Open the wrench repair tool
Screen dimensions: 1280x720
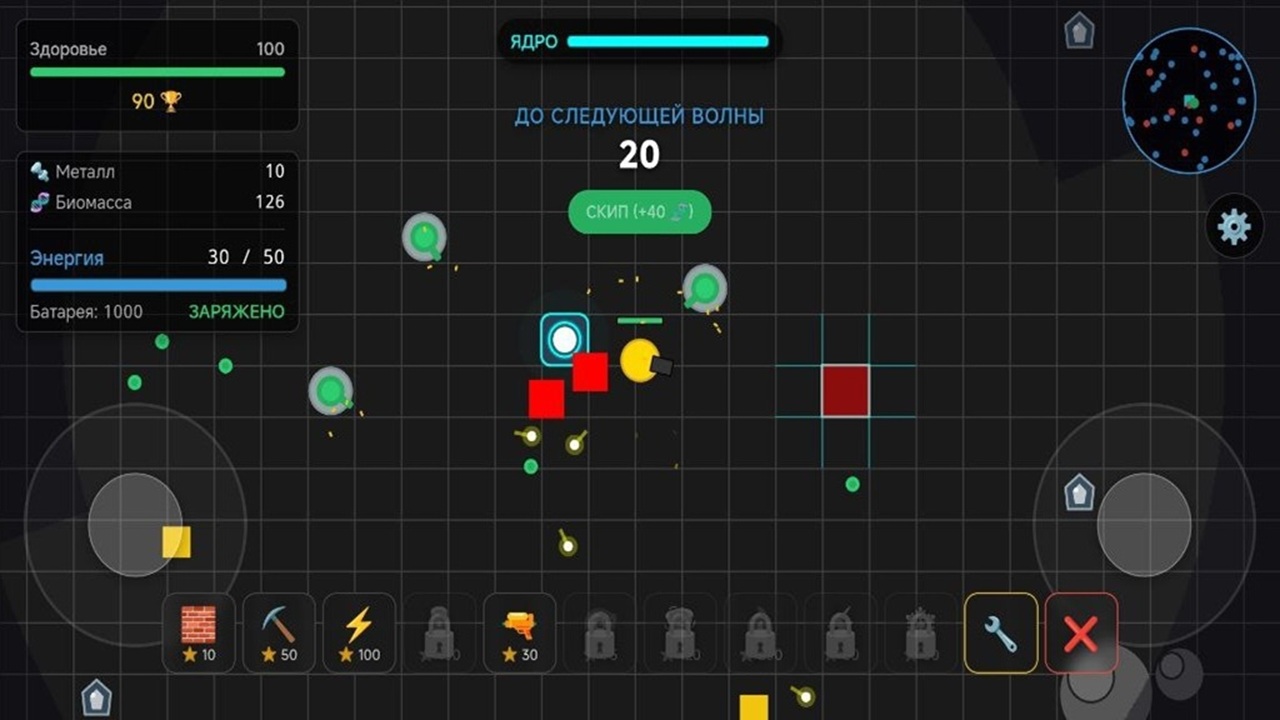click(1001, 632)
